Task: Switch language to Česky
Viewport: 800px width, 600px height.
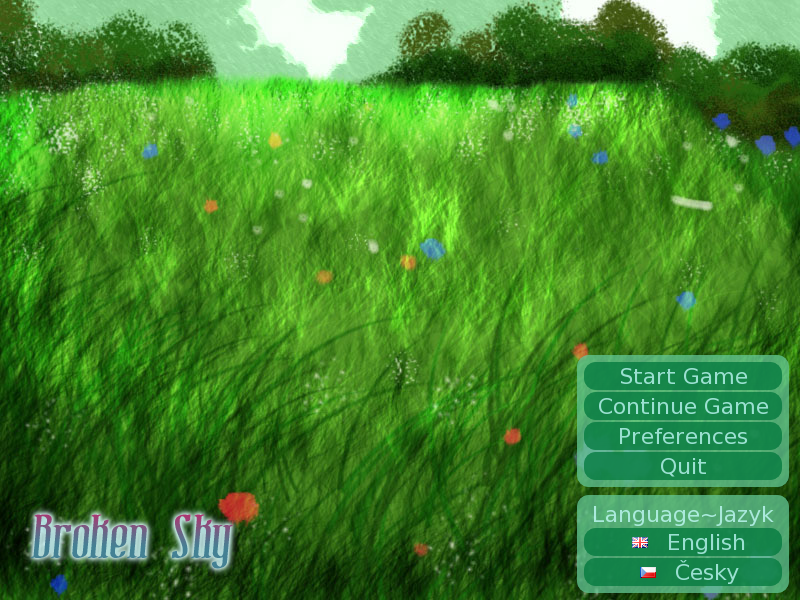Action: click(x=683, y=572)
